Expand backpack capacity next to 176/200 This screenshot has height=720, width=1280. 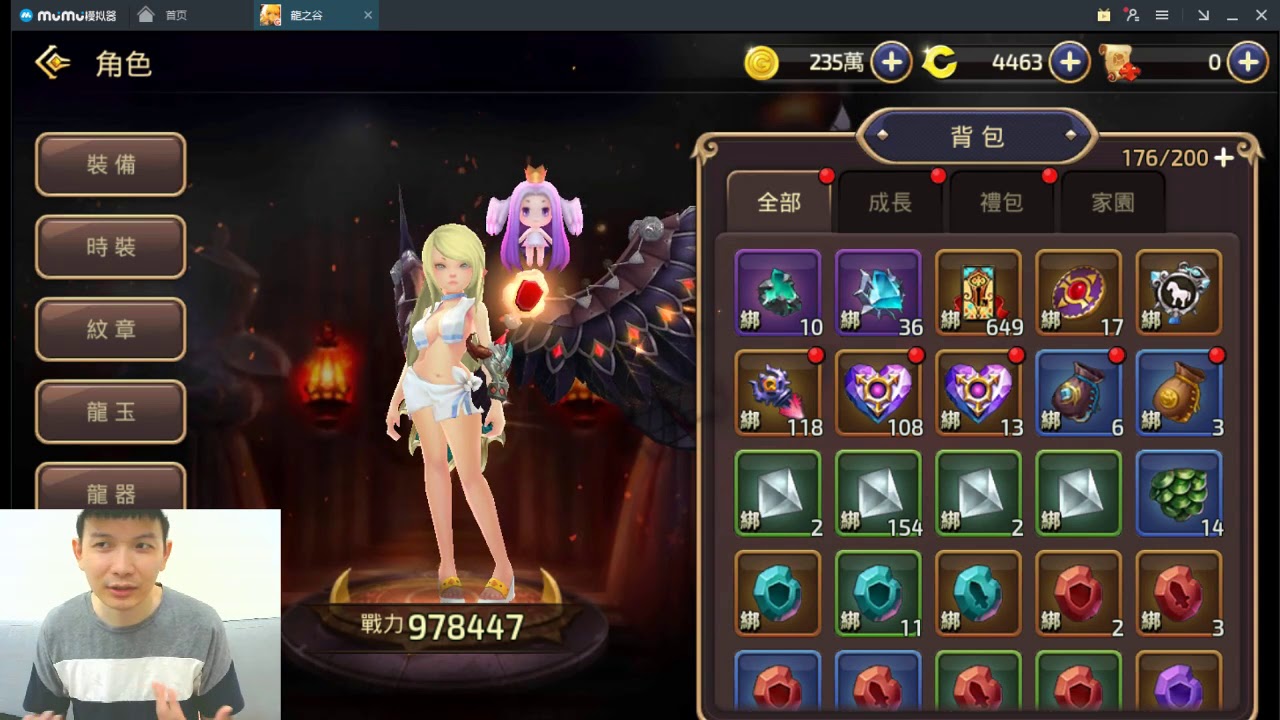click(1224, 158)
